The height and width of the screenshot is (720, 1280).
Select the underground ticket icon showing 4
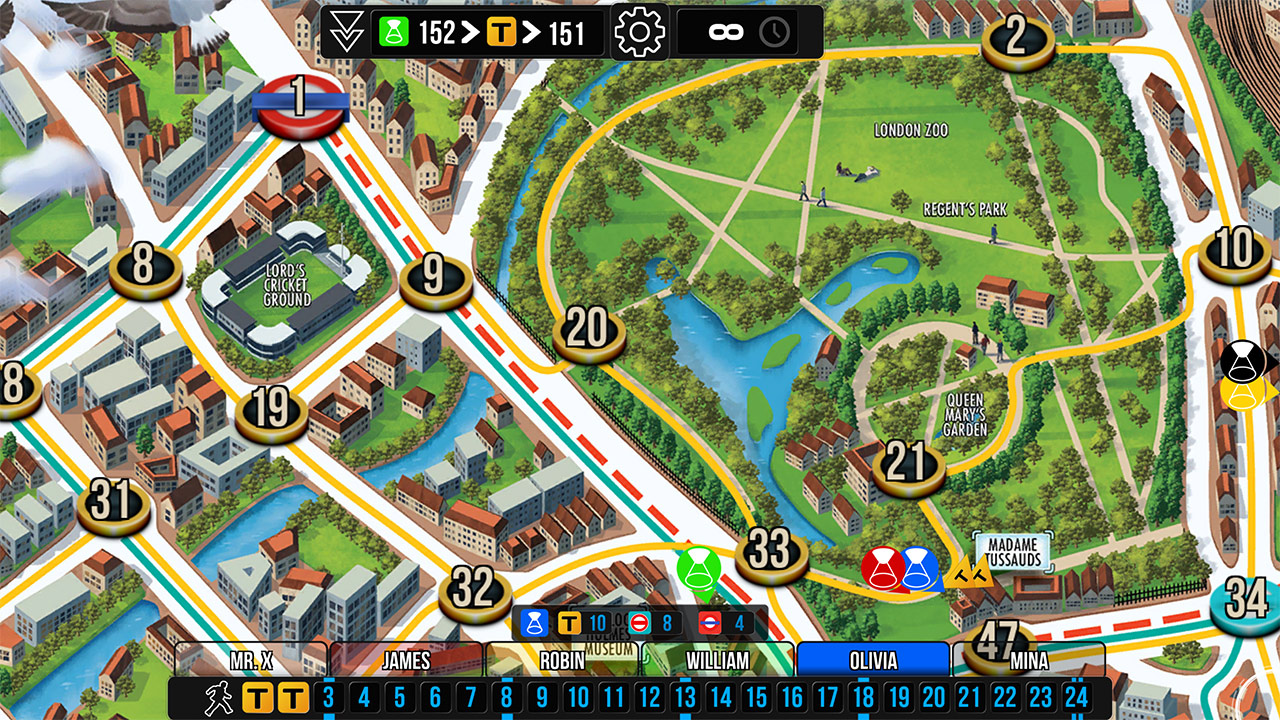(x=711, y=621)
